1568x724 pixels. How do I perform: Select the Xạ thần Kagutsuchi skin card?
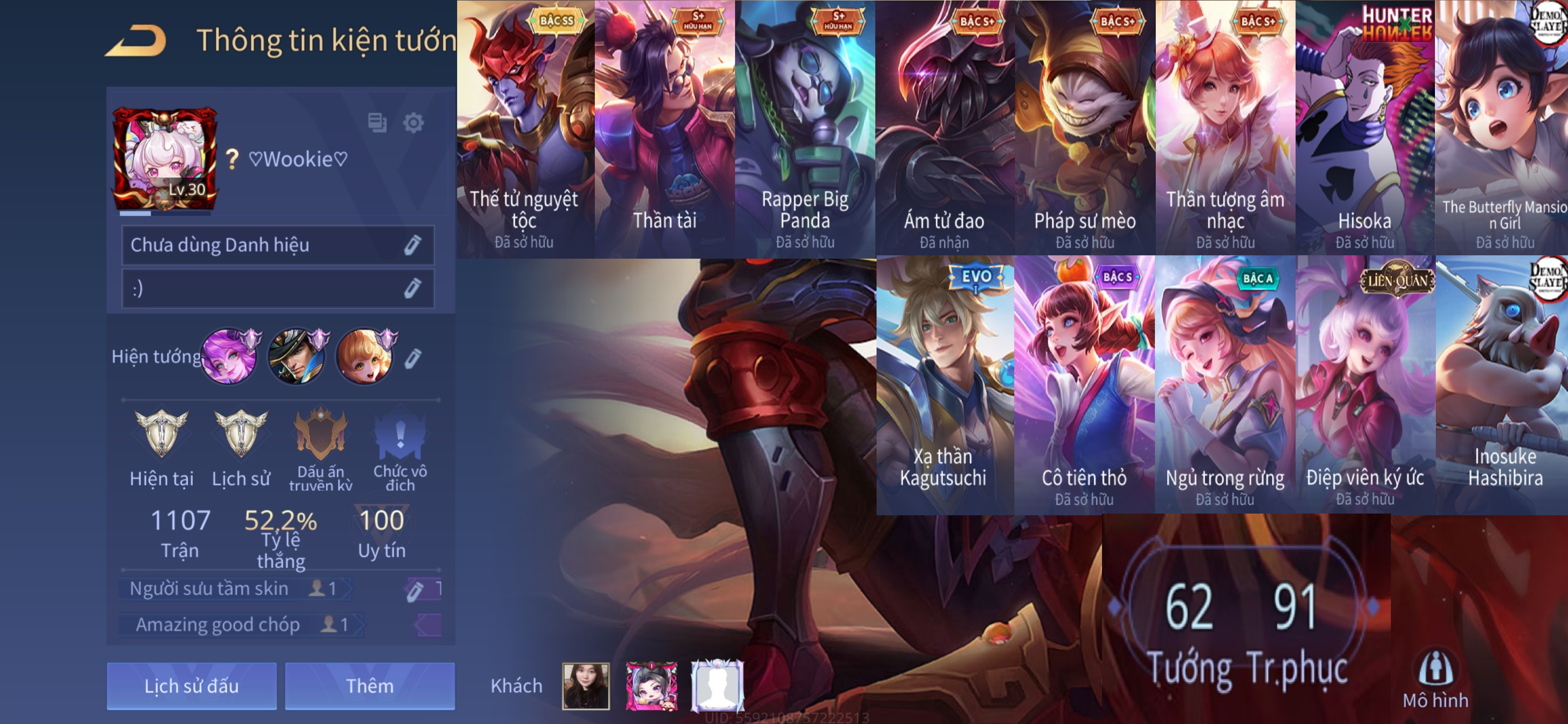coord(944,384)
